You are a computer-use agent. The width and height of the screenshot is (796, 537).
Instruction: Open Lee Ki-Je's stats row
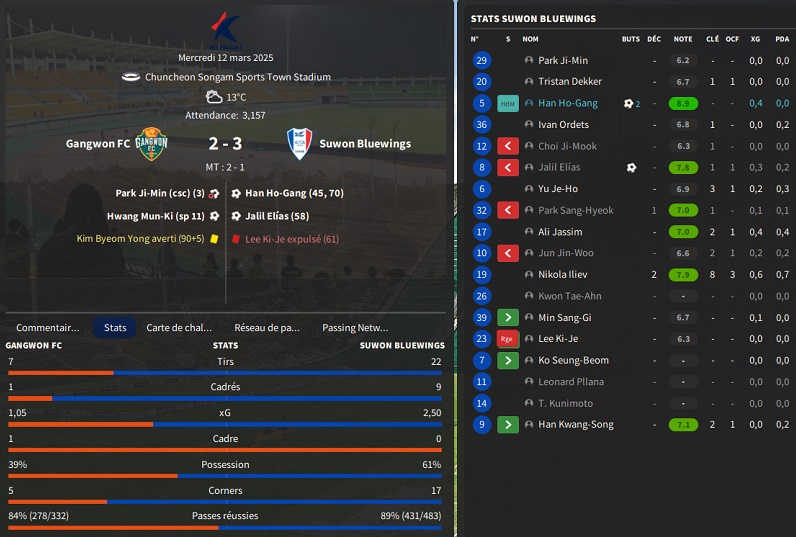558,339
